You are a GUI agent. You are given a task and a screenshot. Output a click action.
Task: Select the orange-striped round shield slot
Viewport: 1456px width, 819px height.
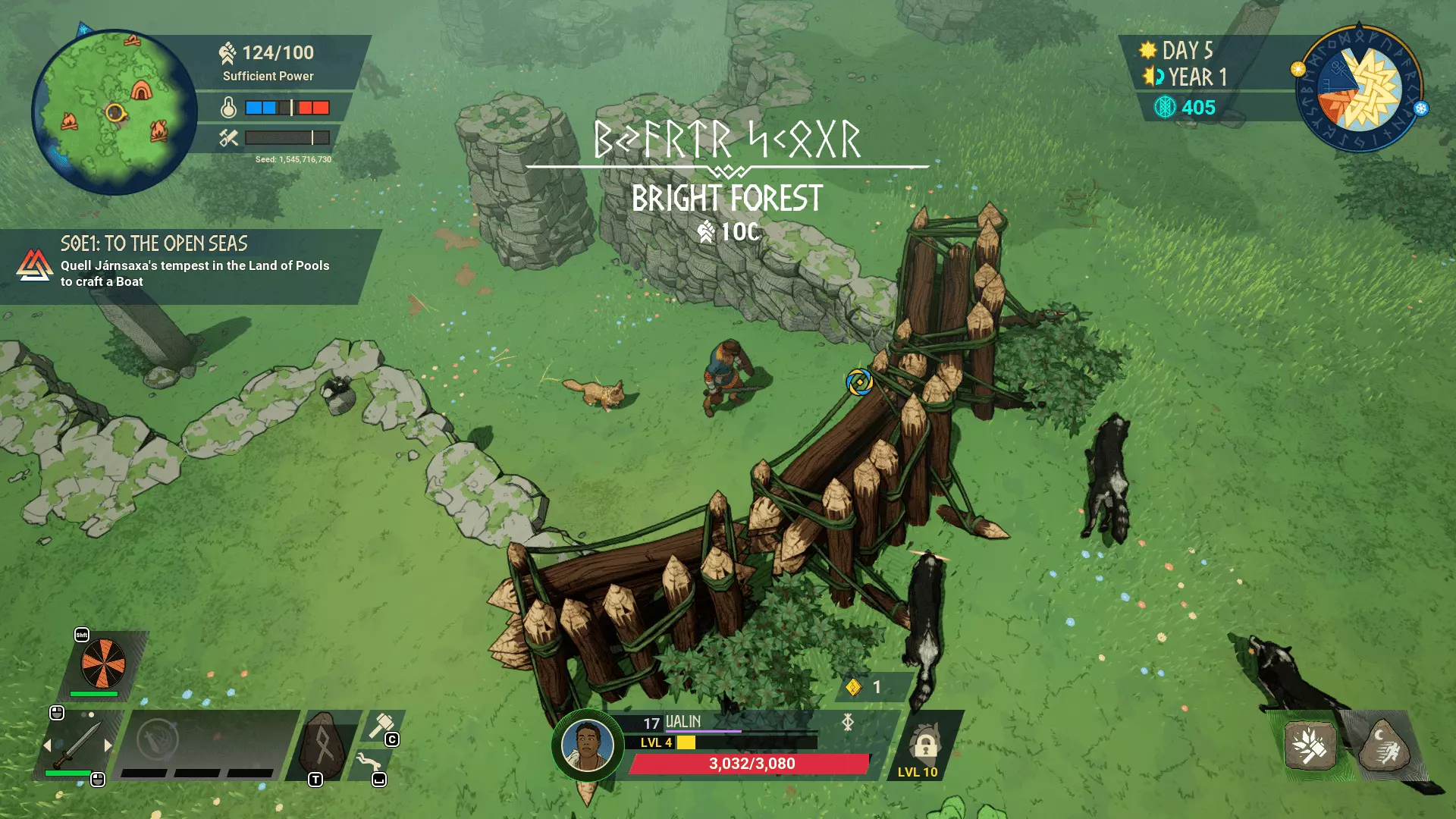tap(103, 662)
